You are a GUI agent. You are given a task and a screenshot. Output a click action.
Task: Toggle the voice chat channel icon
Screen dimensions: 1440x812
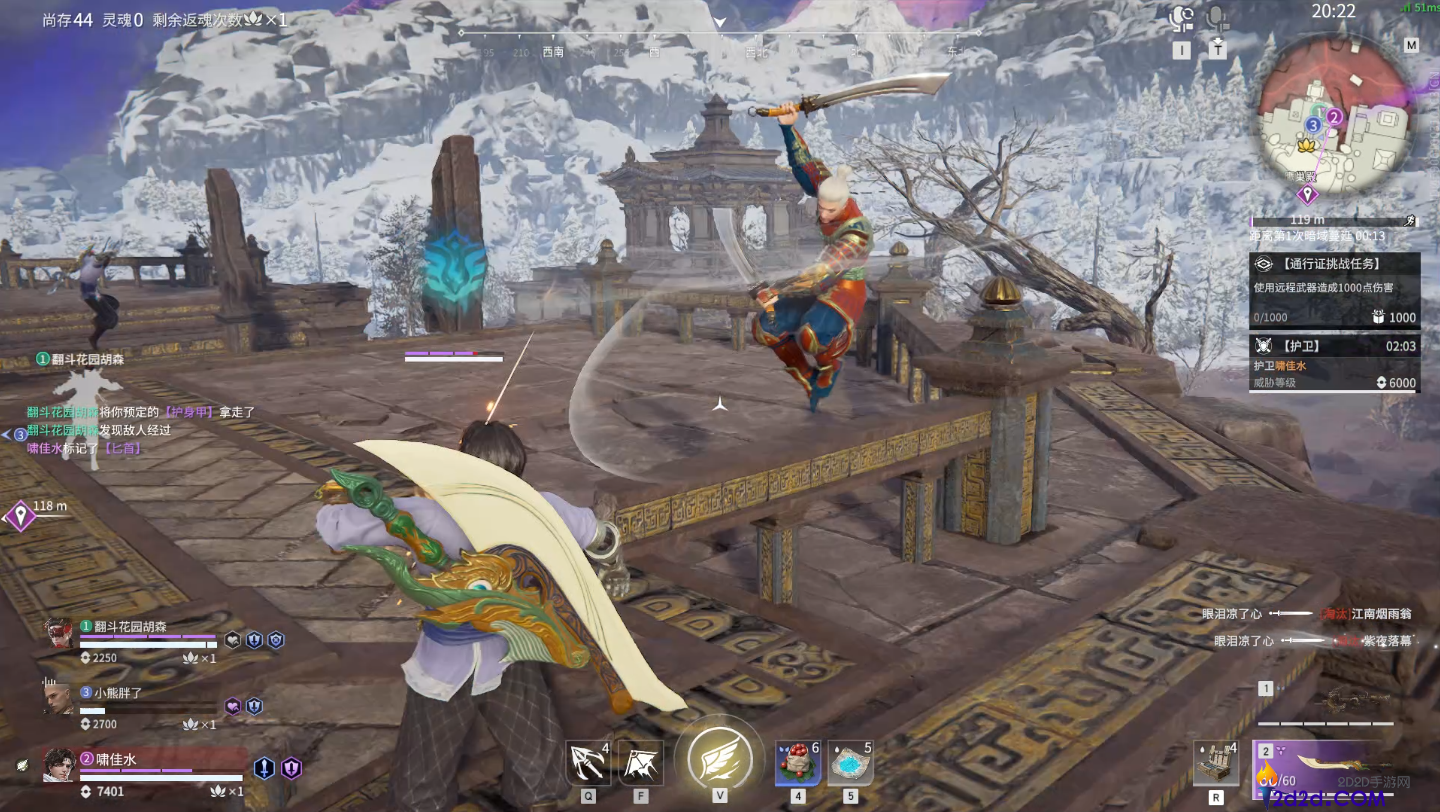pyautogui.click(x=1183, y=20)
